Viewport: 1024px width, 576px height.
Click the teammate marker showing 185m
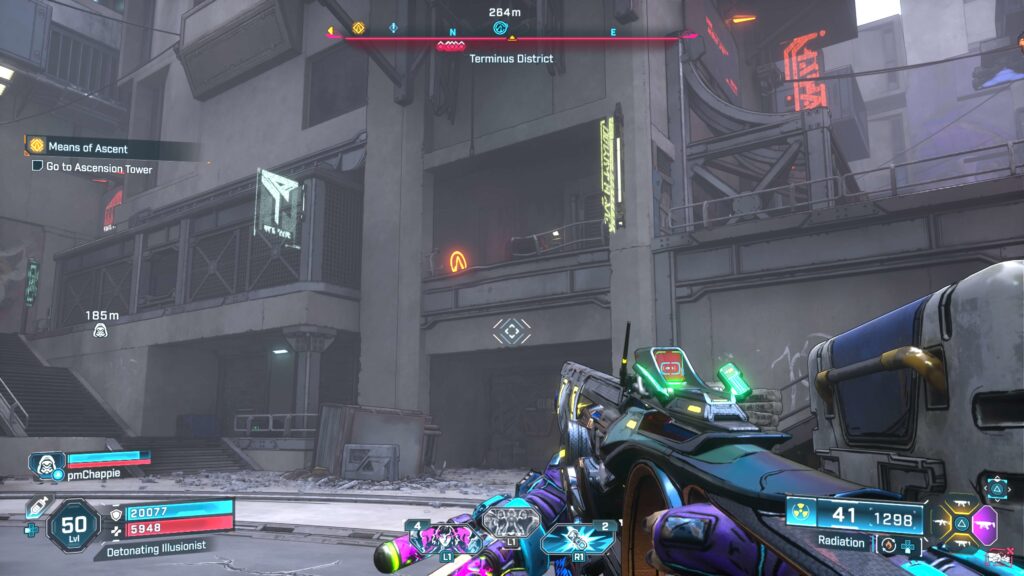click(x=100, y=329)
